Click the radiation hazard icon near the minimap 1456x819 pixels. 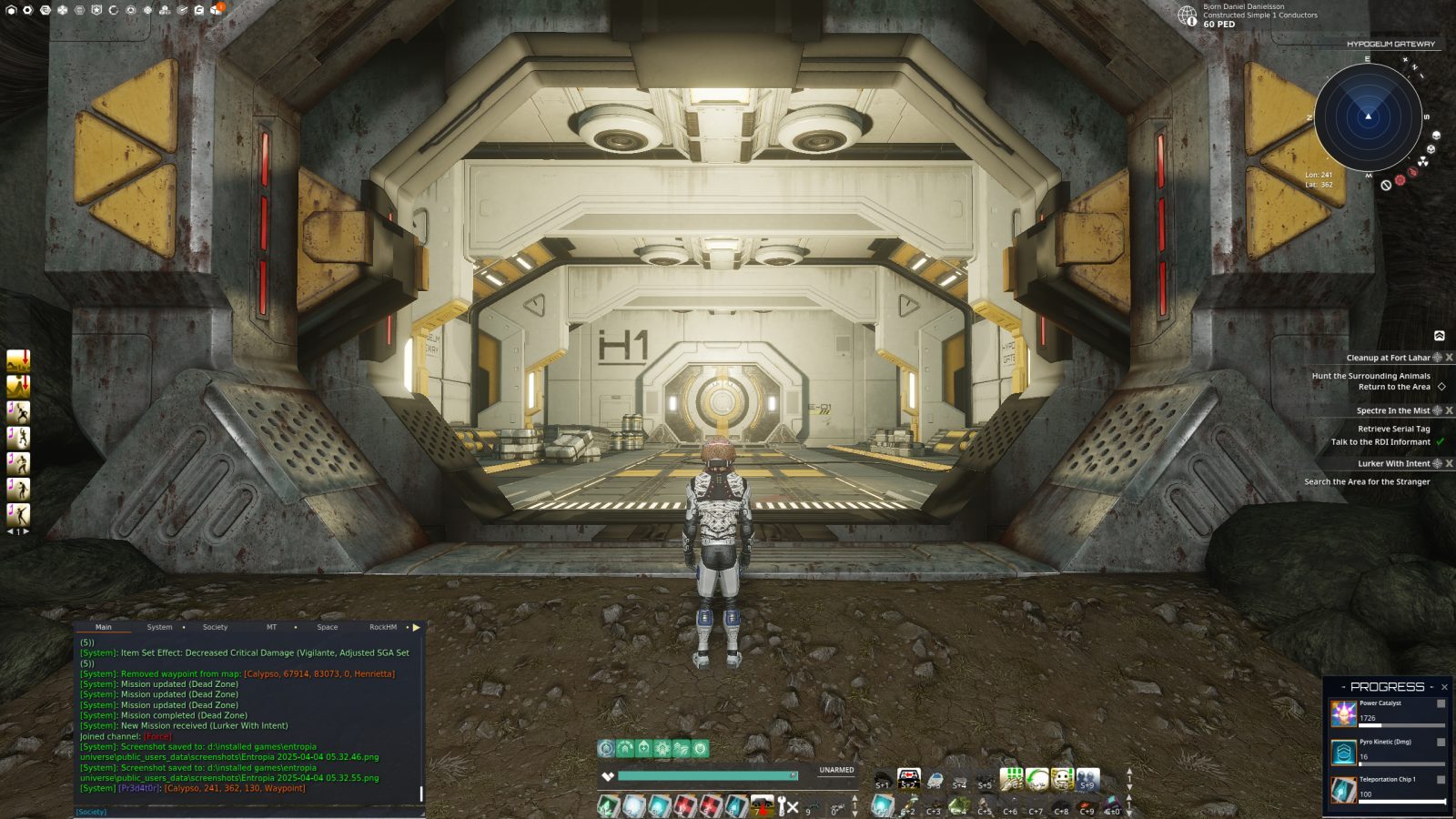(1423, 161)
